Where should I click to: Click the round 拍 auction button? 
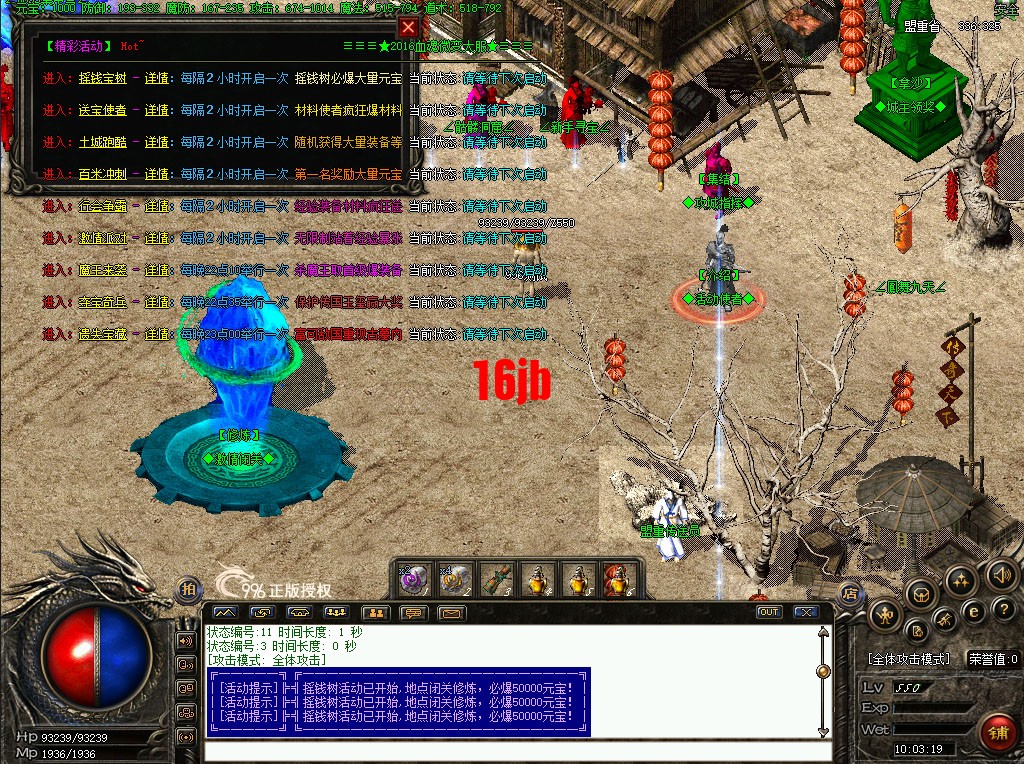pyautogui.click(x=187, y=590)
